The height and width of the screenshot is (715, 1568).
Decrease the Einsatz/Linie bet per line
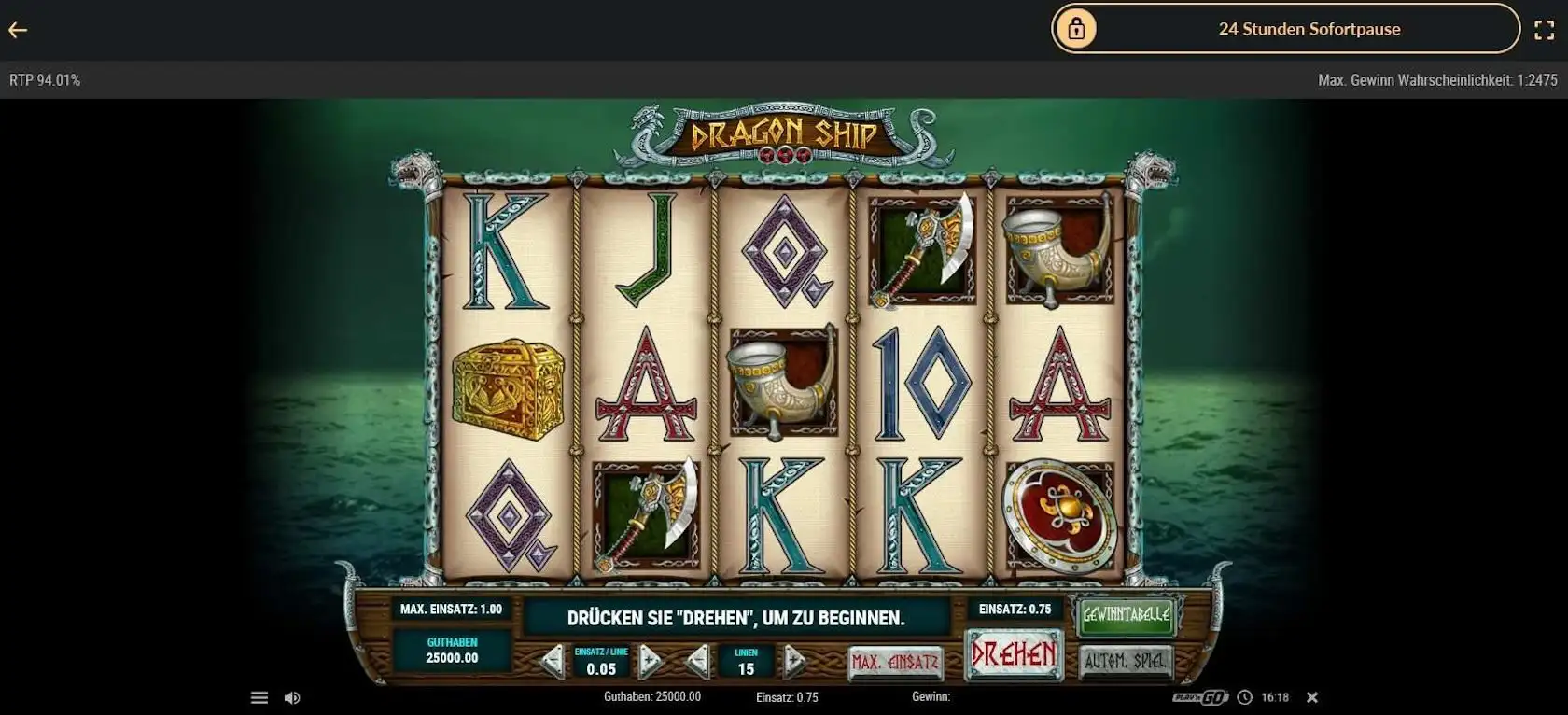click(x=553, y=662)
